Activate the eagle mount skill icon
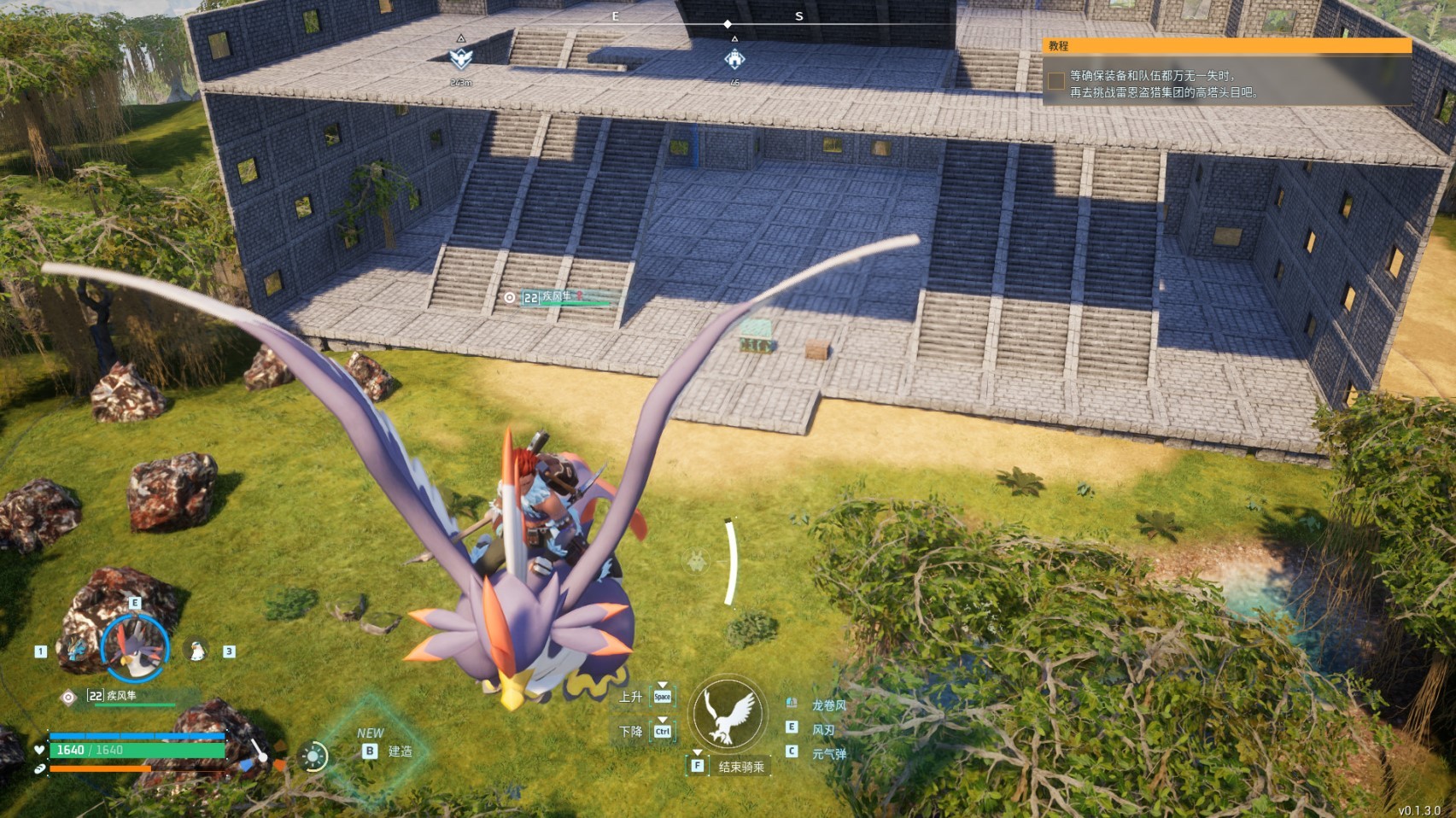 point(728,714)
